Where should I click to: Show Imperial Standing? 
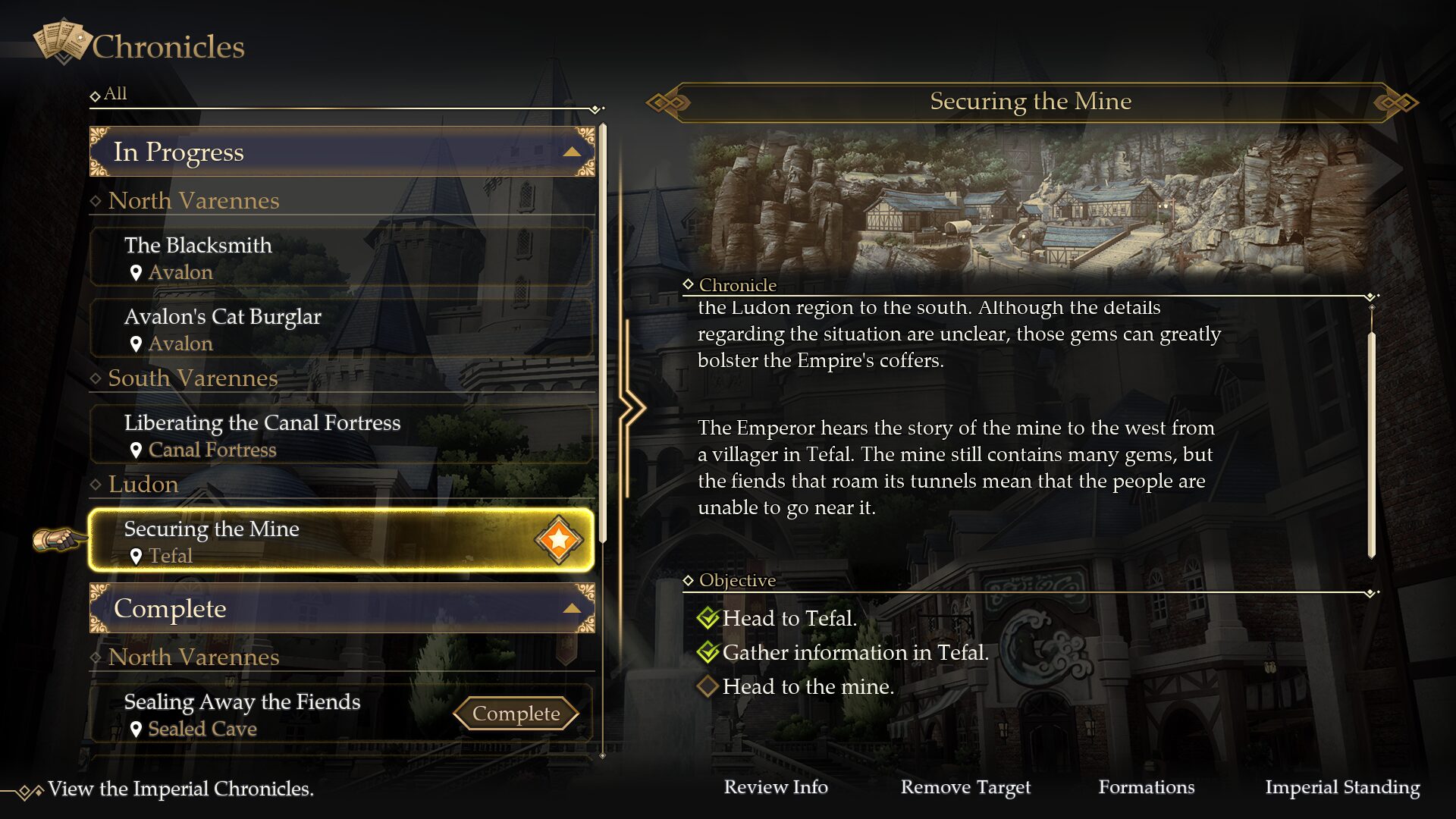click(x=1342, y=787)
